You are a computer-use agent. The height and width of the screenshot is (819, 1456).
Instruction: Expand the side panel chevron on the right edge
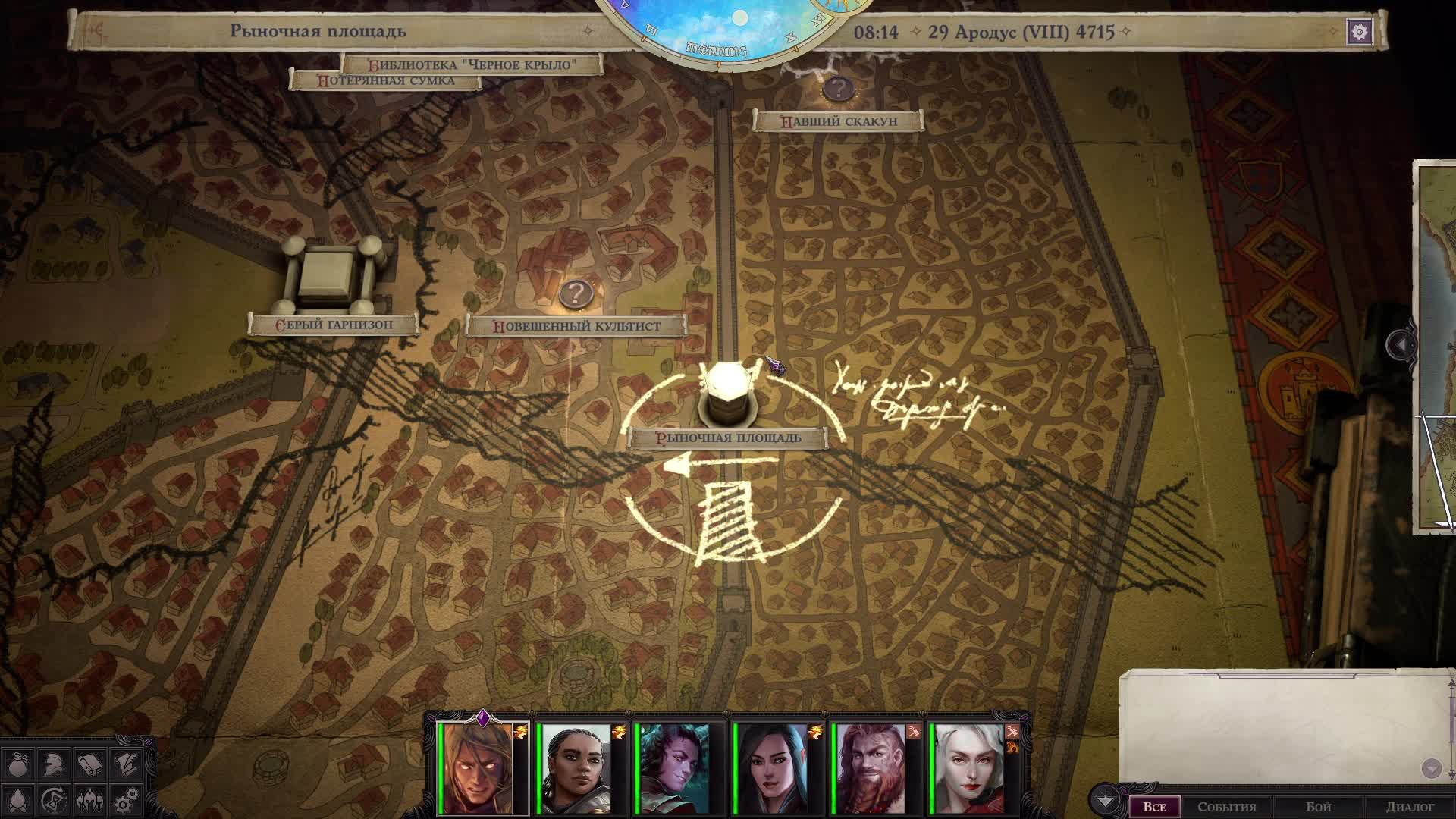pos(1399,345)
